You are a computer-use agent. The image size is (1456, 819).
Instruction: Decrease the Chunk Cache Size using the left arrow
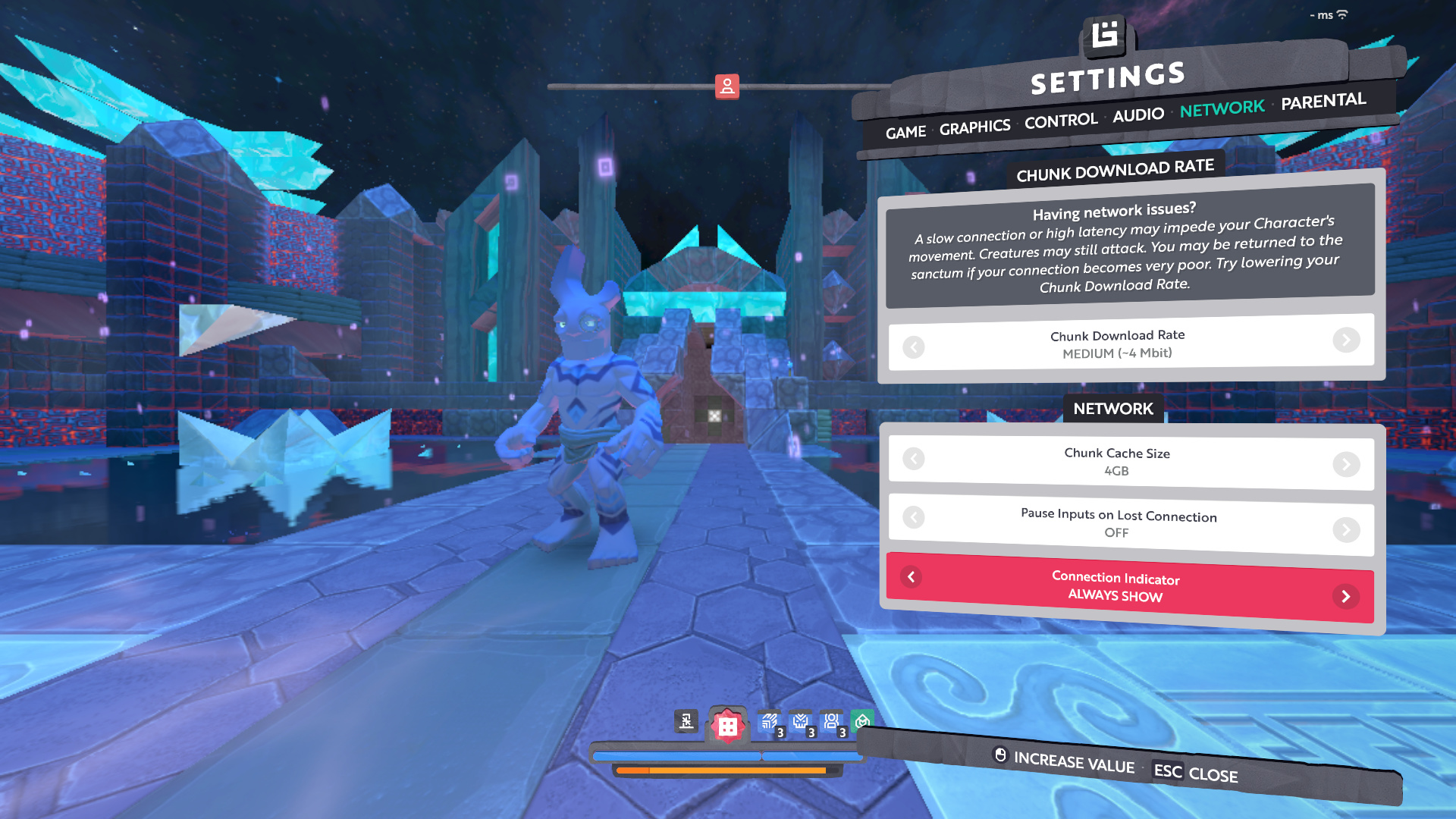[x=914, y=459]
